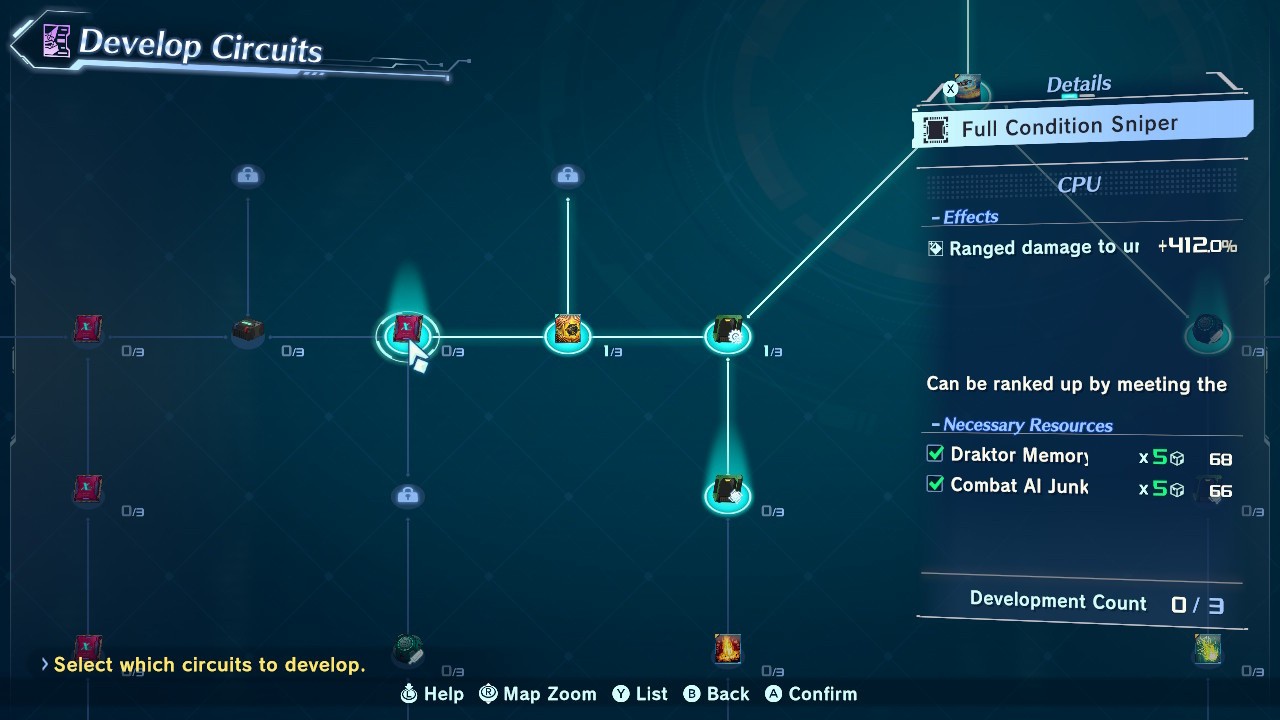
Task: Select the Combat AI Junk resource row
Action: (x=1080, y=487)
